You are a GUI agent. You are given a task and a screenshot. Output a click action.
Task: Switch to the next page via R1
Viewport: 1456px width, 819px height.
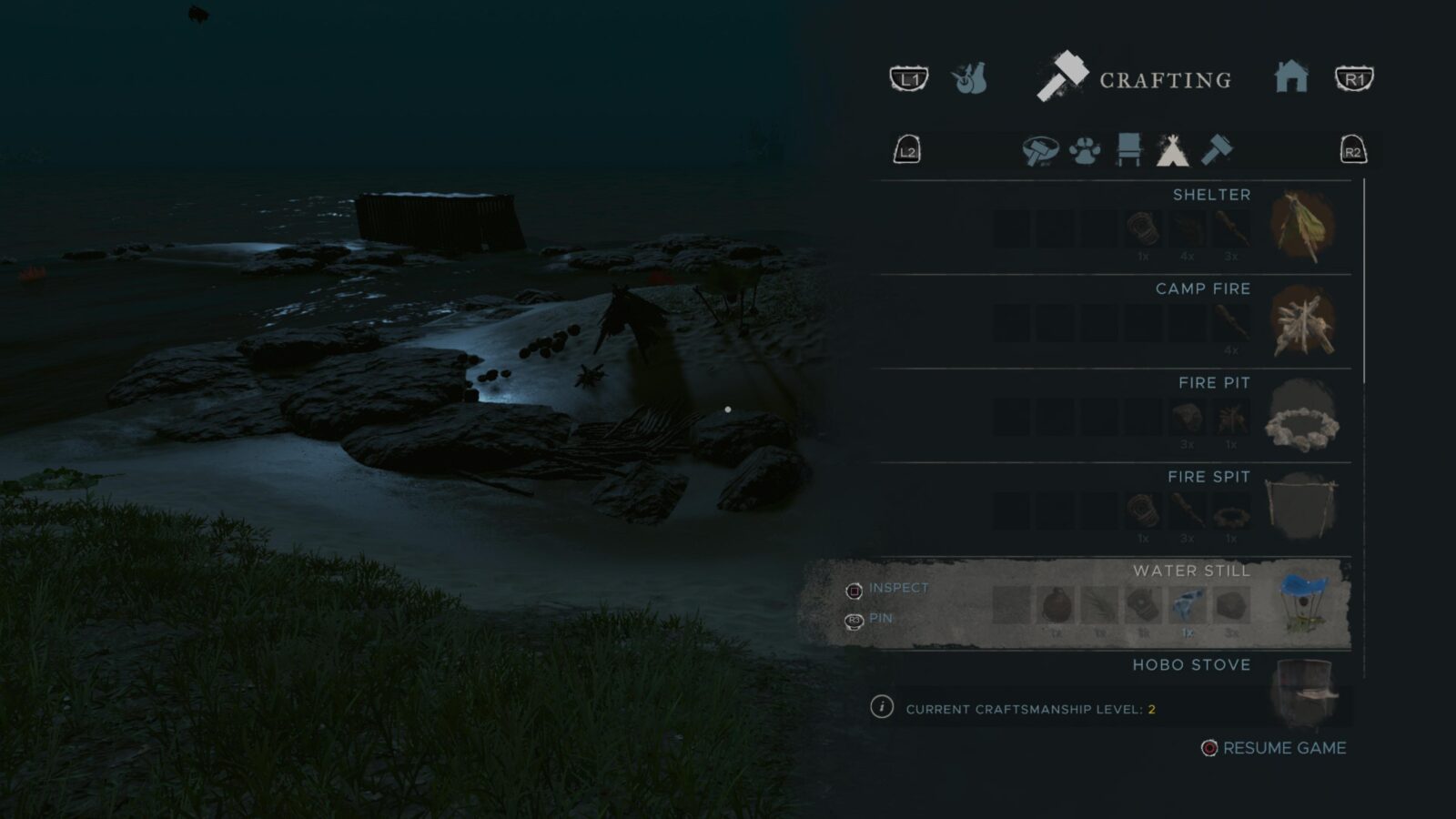(1353, 80)
